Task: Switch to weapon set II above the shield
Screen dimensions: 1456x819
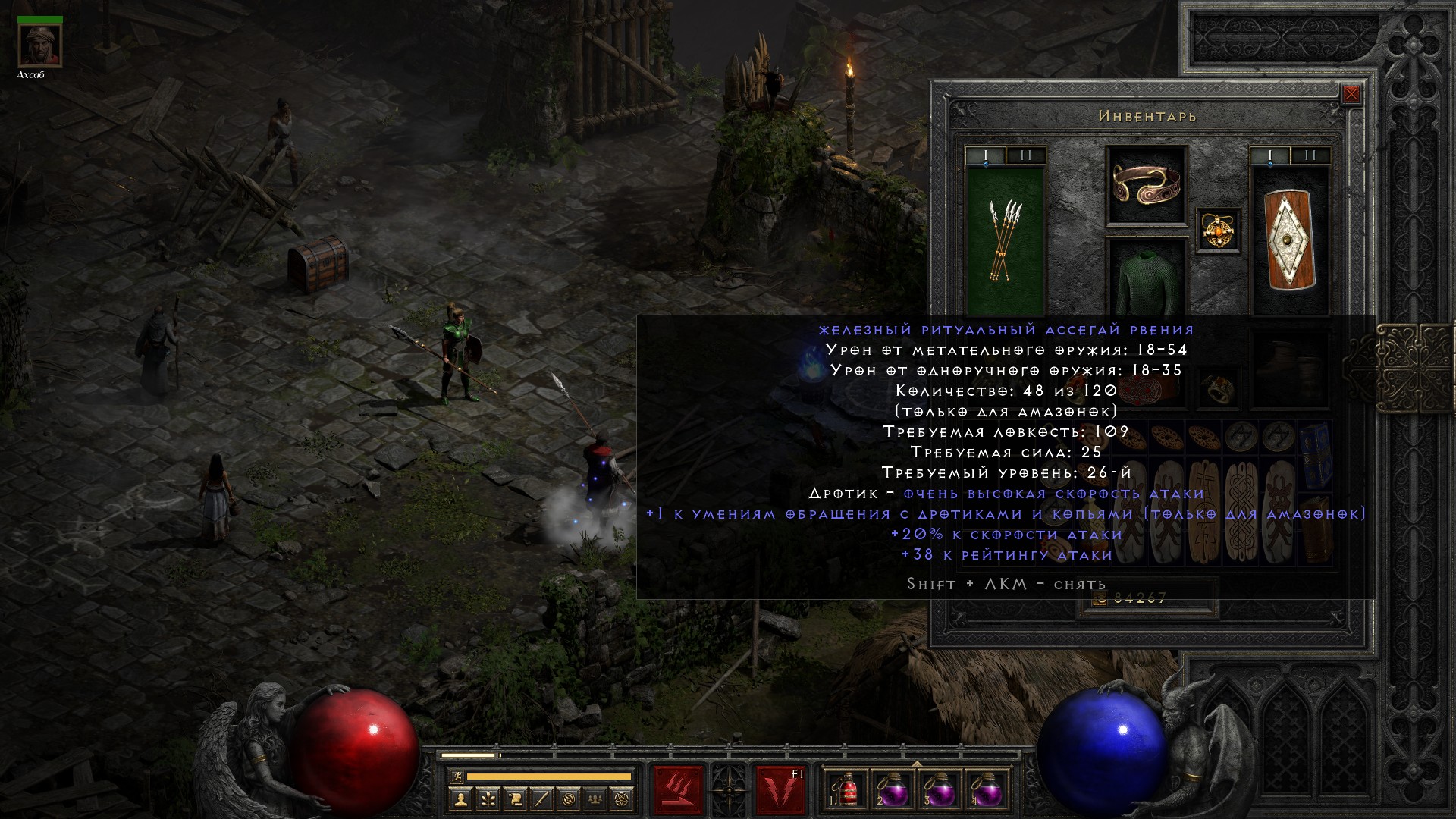Action: click(x=1310, y=156)
